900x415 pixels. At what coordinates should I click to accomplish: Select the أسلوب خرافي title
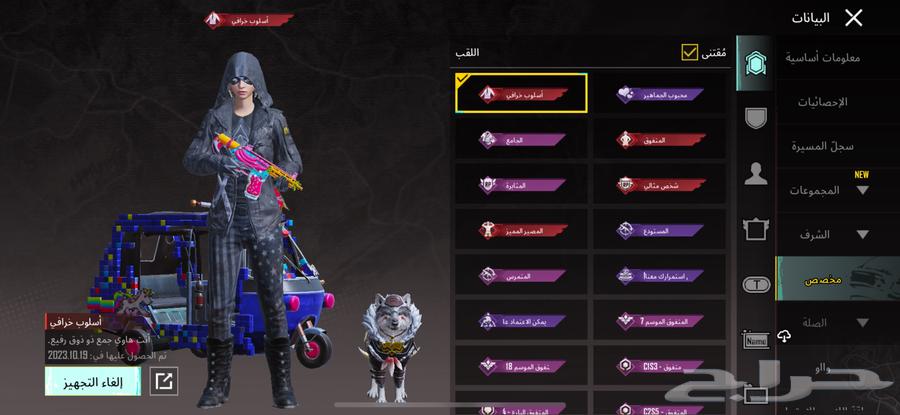(x=523, y=93)
